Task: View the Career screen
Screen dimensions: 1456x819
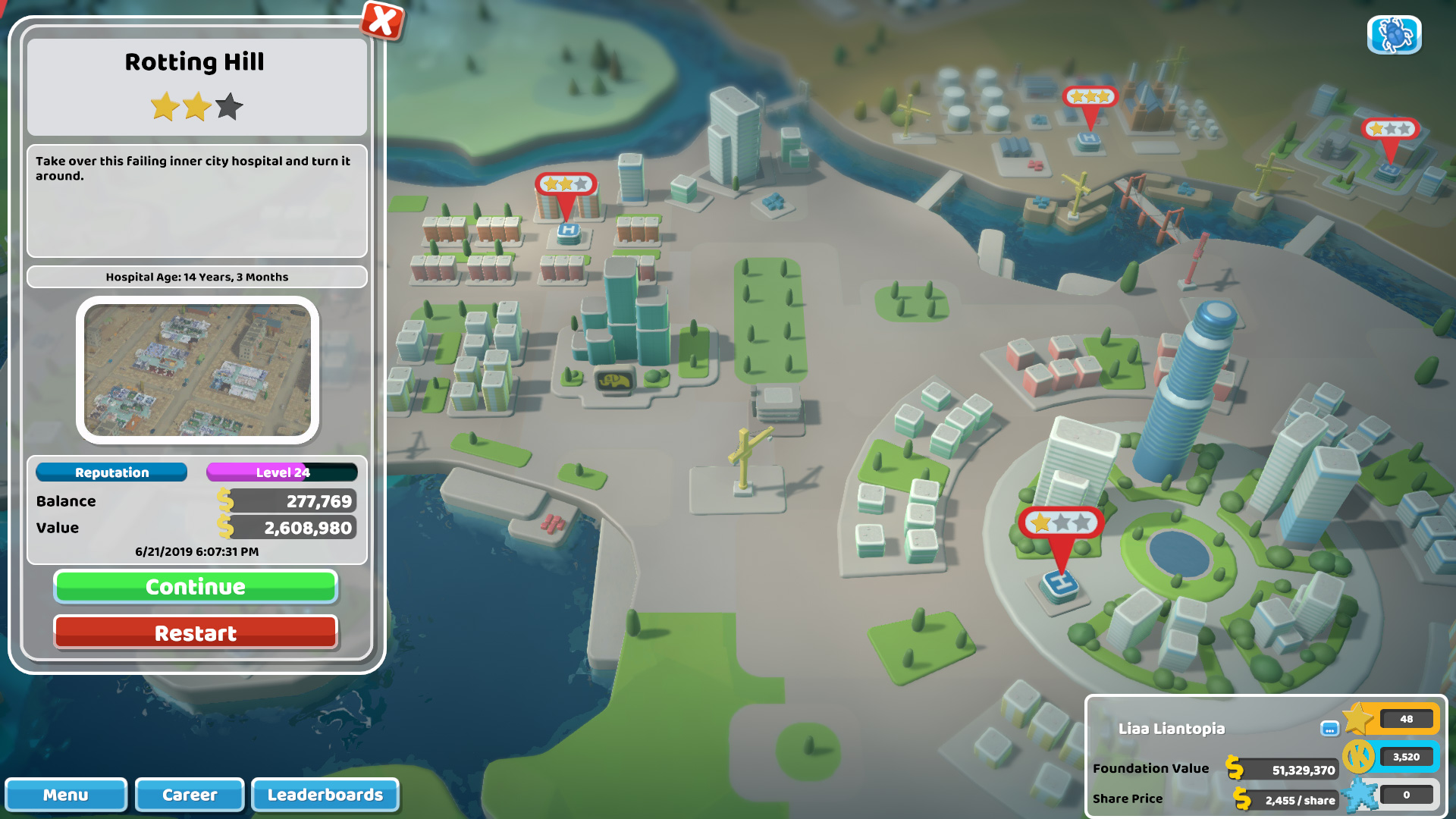Action: click(x=189, y=795)
